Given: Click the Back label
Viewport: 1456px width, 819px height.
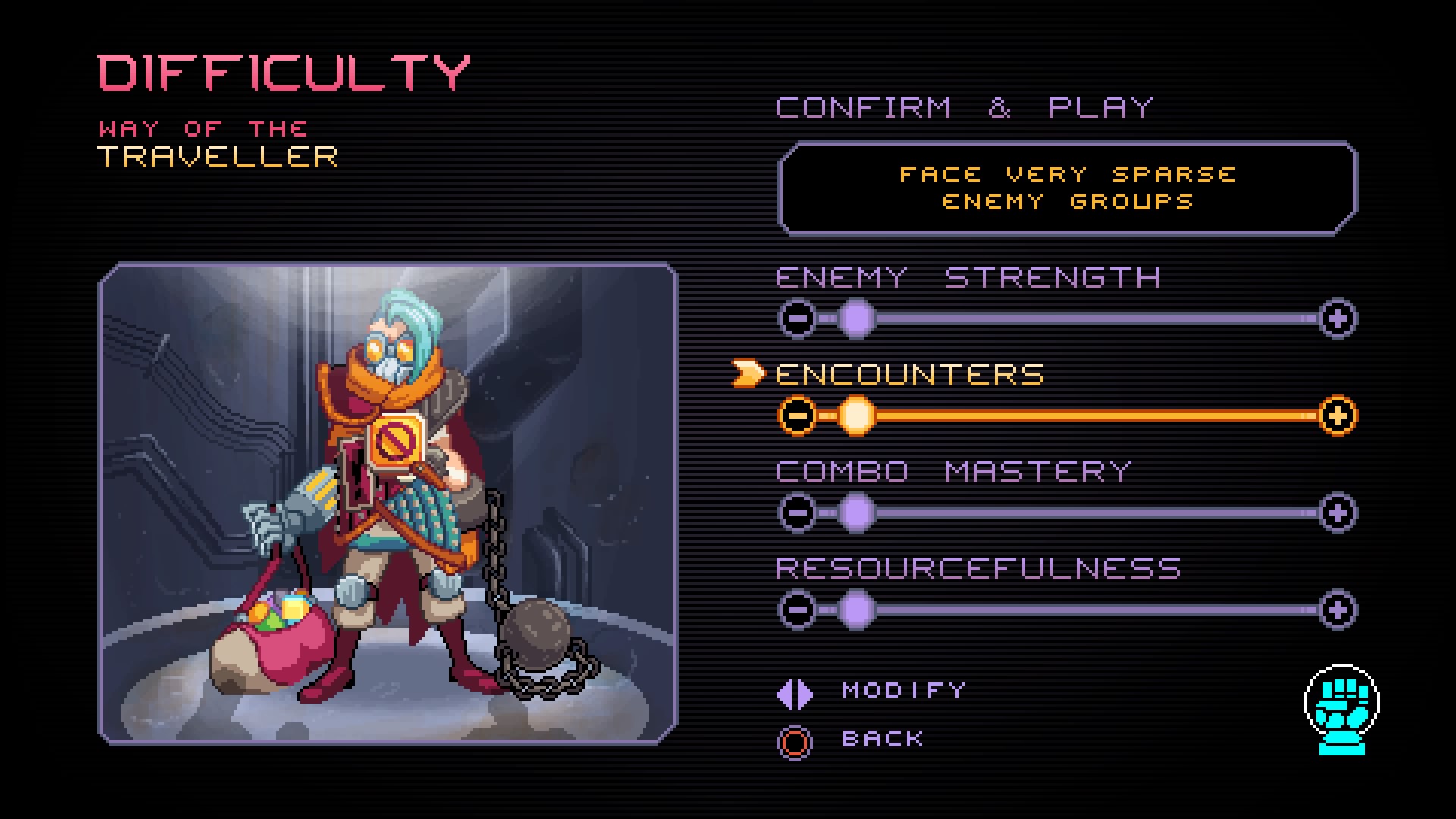Looking at the screenshot, I should 882,739.
